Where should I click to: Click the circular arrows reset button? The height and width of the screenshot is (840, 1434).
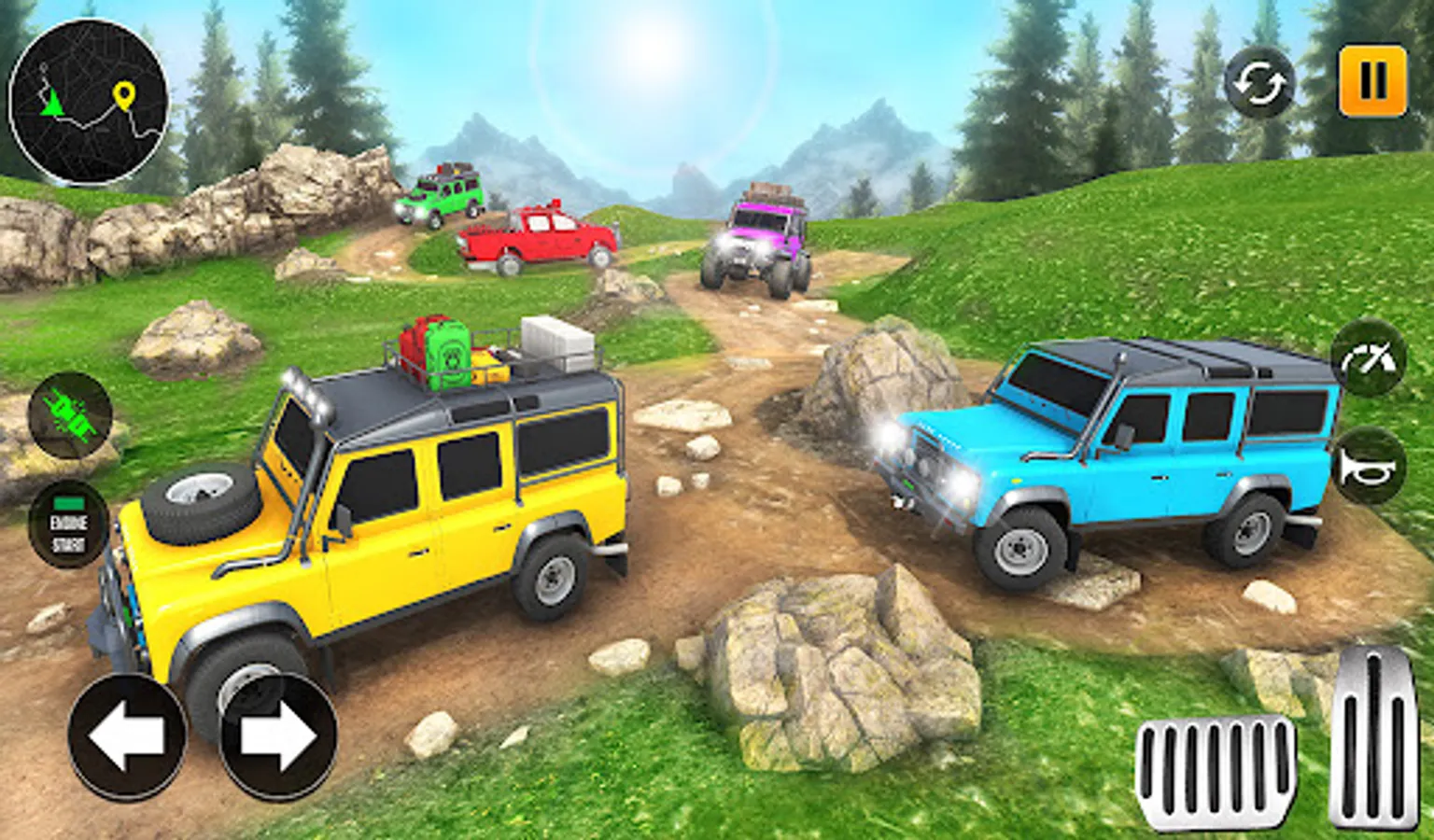pyautogui.click(x=1259, y=84)
